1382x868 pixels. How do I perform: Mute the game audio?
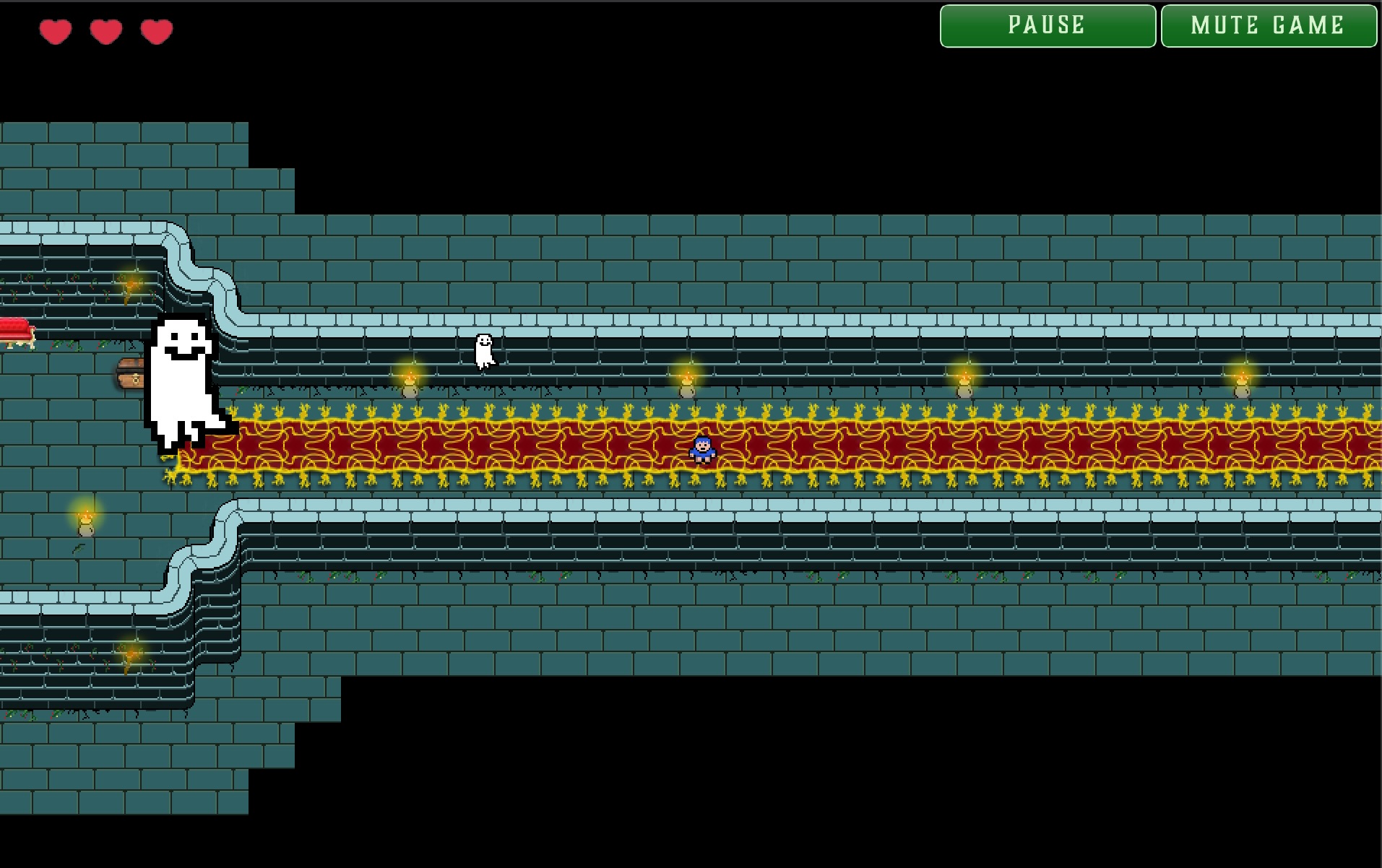(x=1269, y=25)
